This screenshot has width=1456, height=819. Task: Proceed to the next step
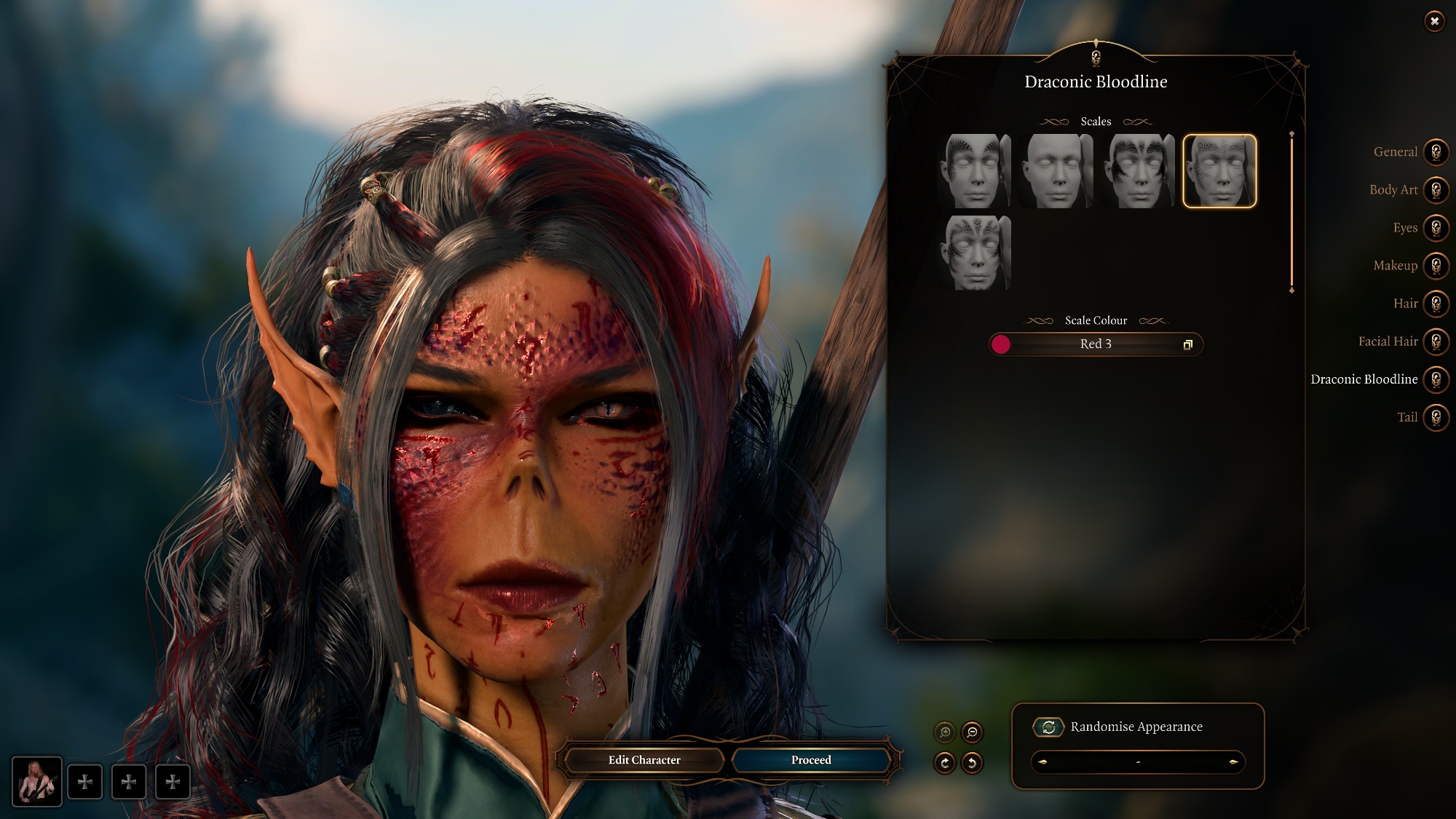pos(811,760)
